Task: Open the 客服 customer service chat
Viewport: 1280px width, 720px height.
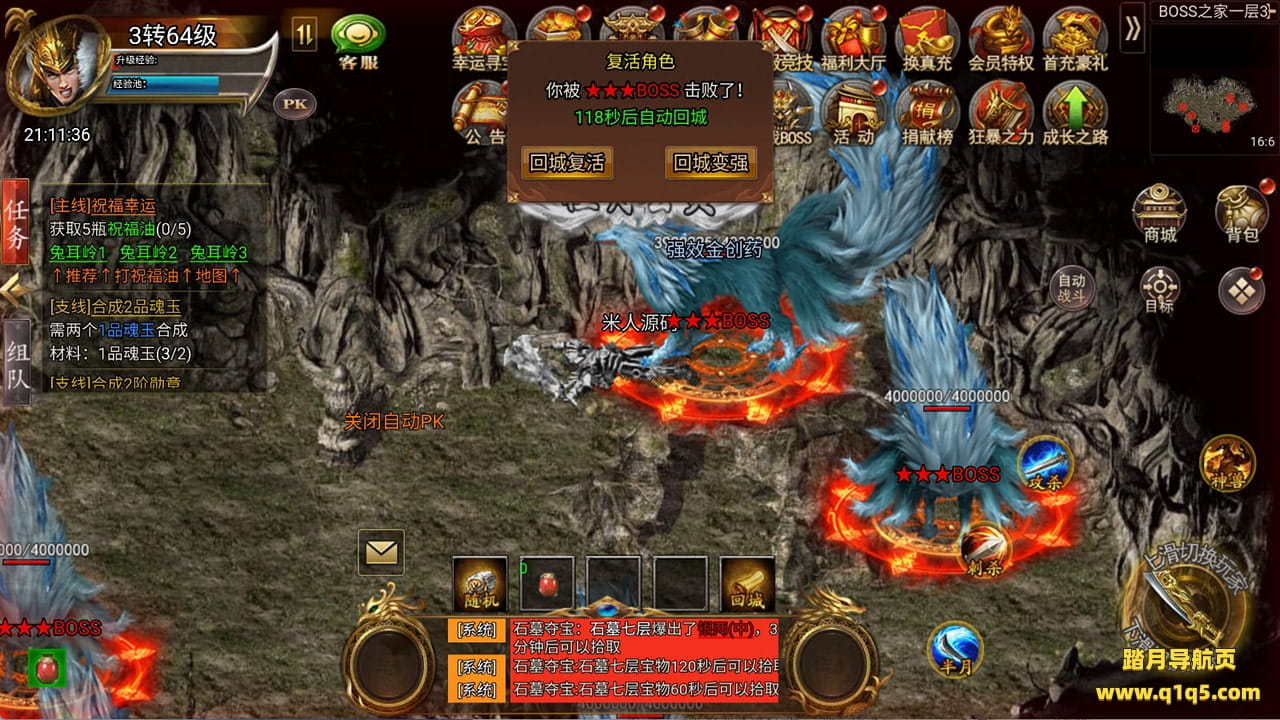Action: point(358,40)
